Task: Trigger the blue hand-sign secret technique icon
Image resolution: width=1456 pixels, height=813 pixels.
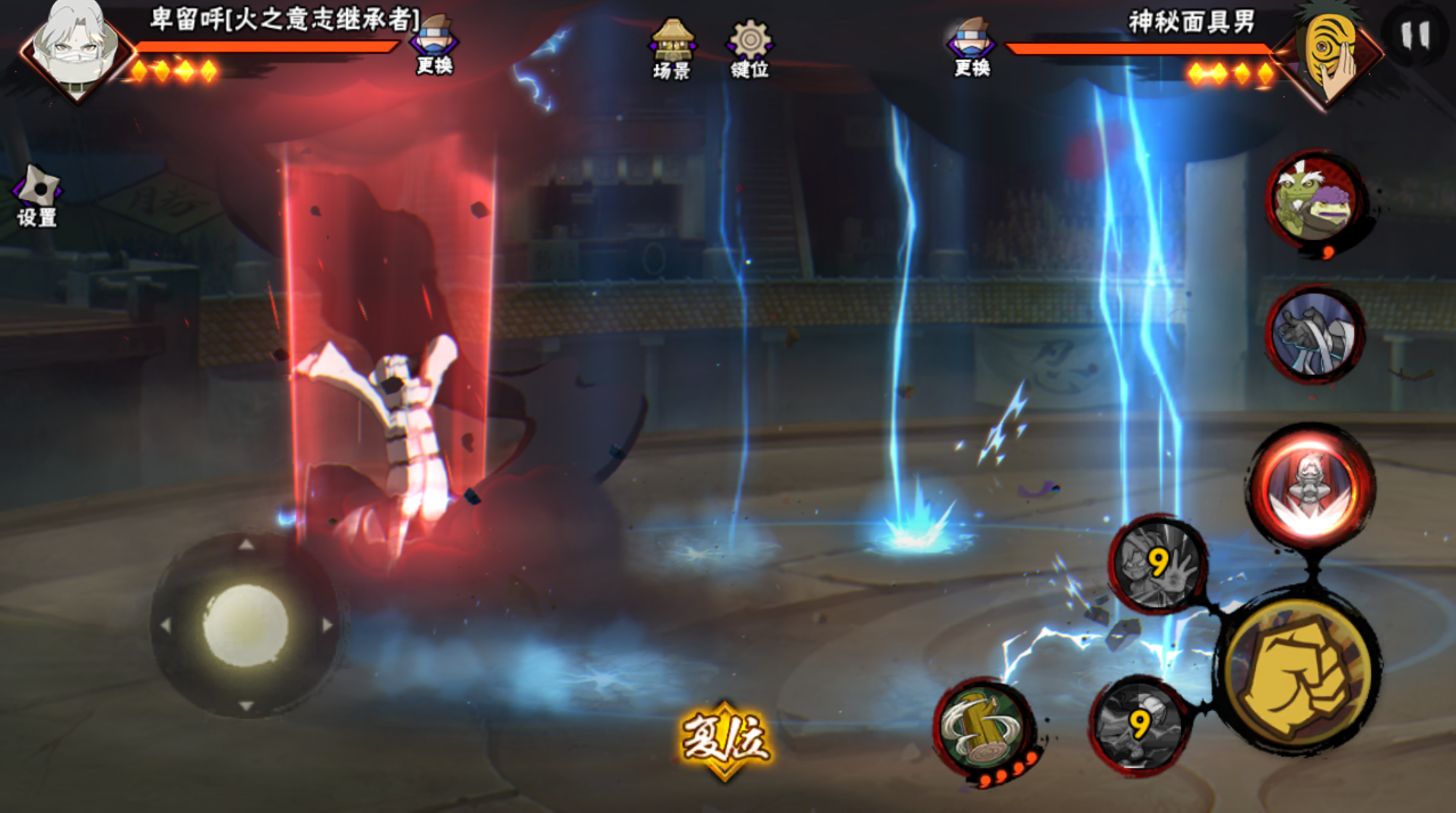Action: 1315,335
